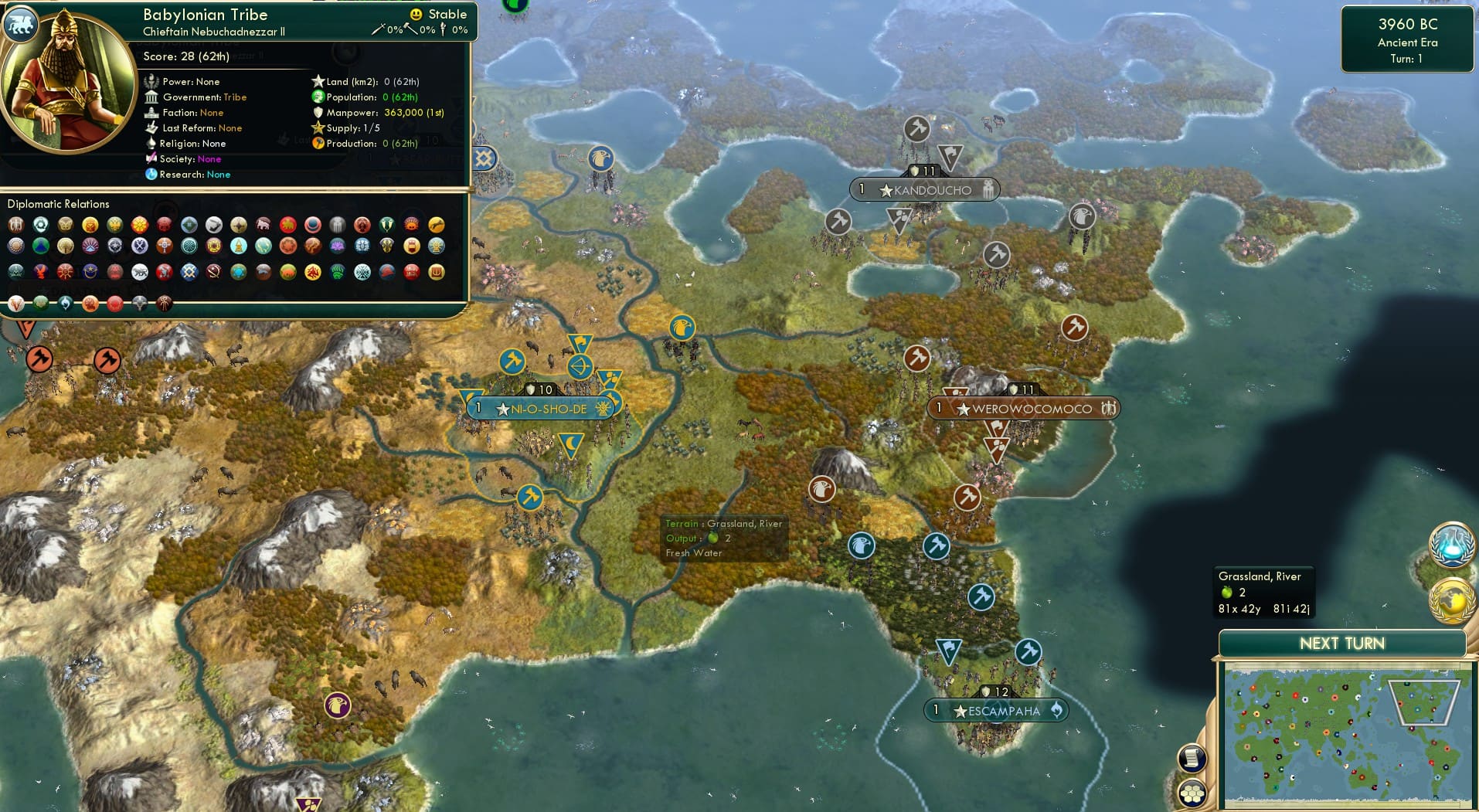1479x812 pixels.
Task: Select the first emblem in Diplomatic Relations
Action: [15, 226]
